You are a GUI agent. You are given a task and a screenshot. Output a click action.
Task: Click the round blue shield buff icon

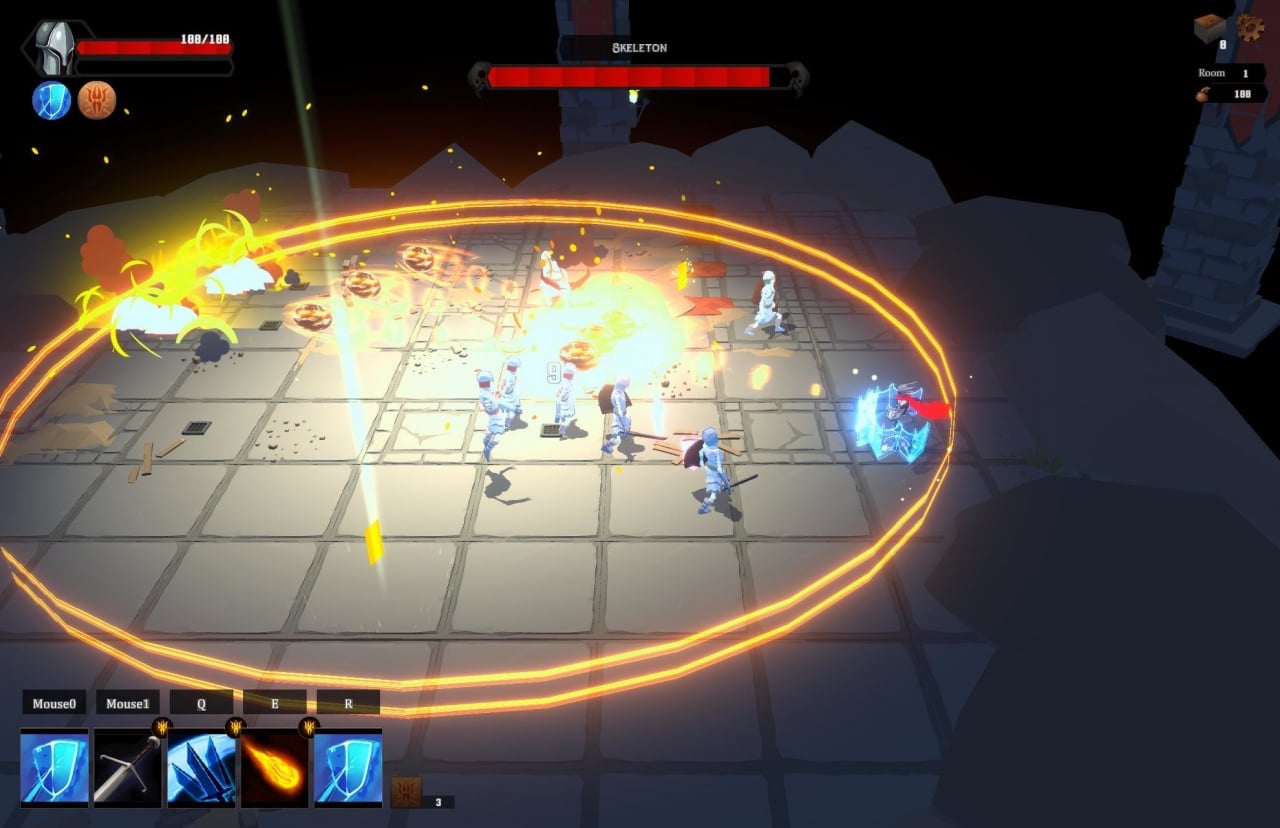[52, 100]
